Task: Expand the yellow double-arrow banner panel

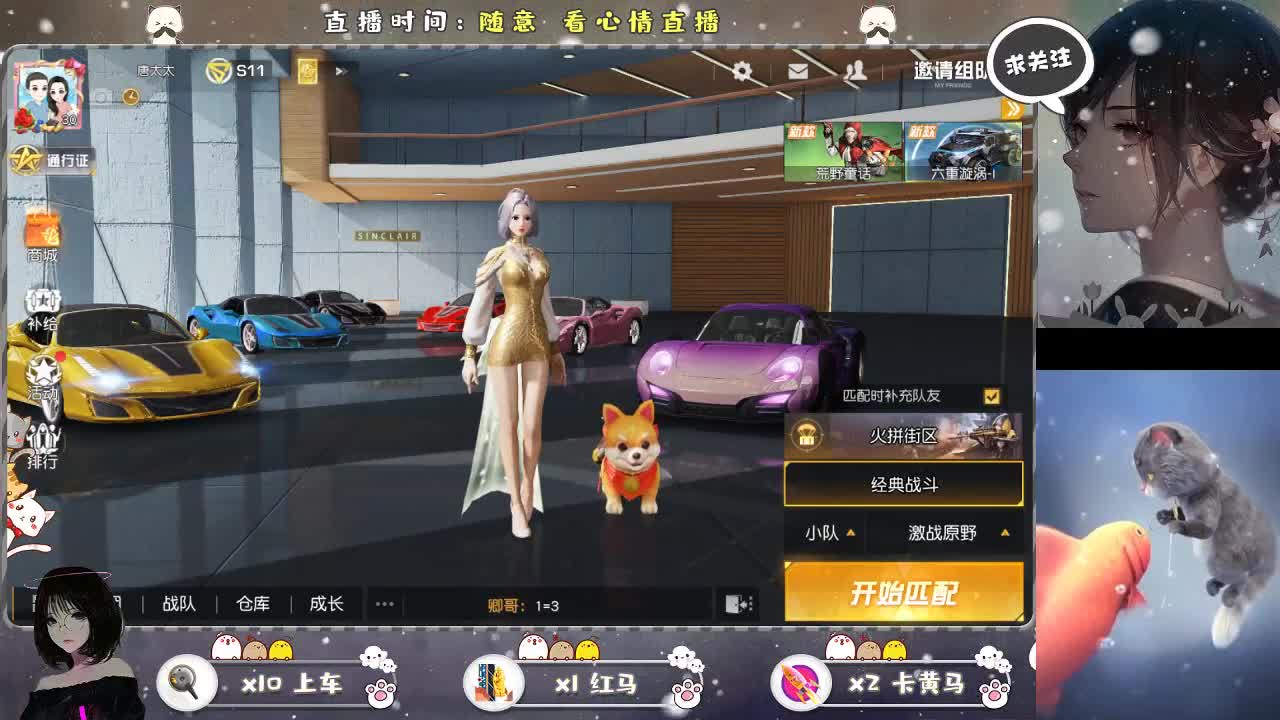Action: 1014,111
